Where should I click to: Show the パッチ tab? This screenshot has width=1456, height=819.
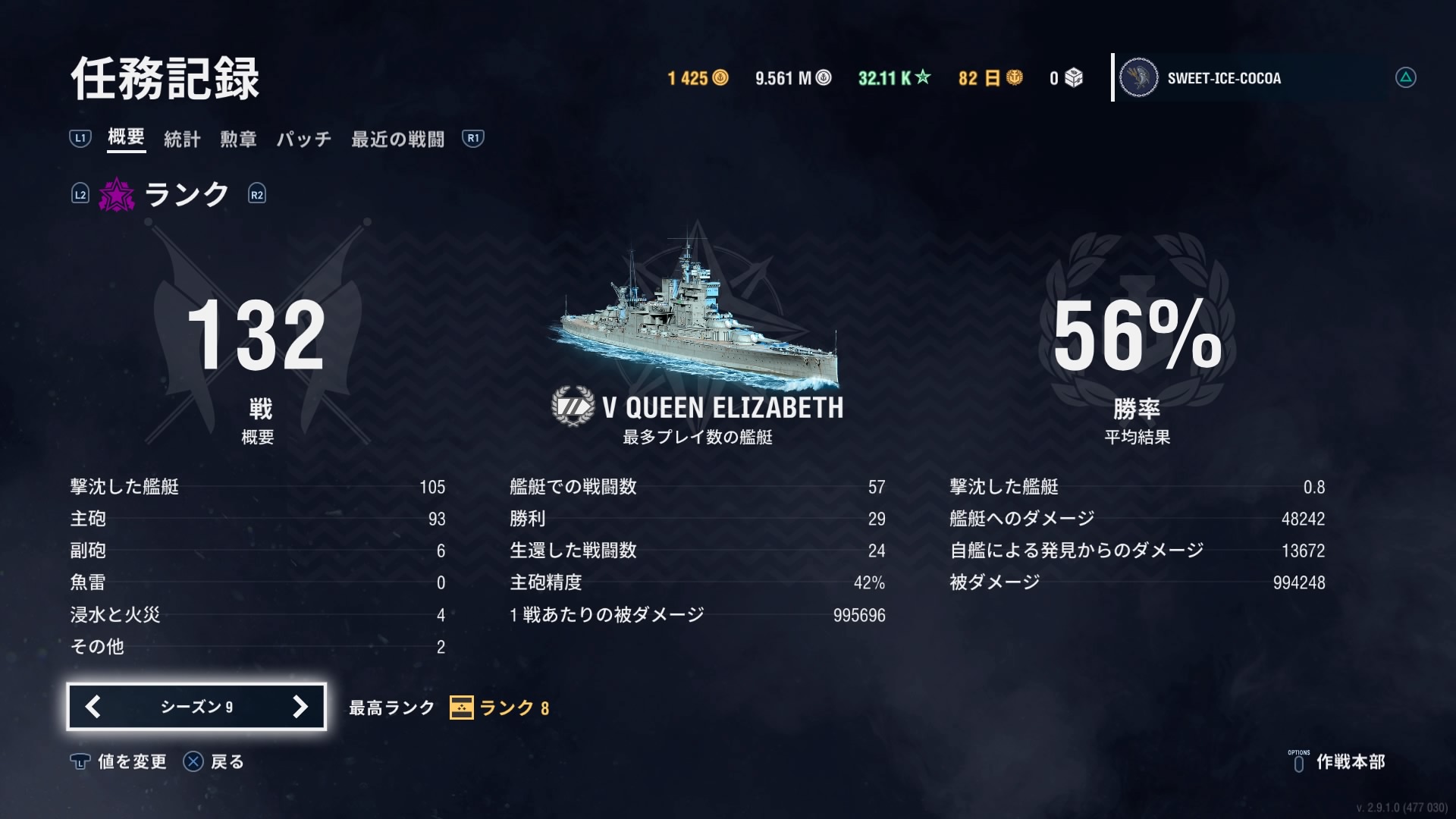pyautogui.click(x=303, y=139)
